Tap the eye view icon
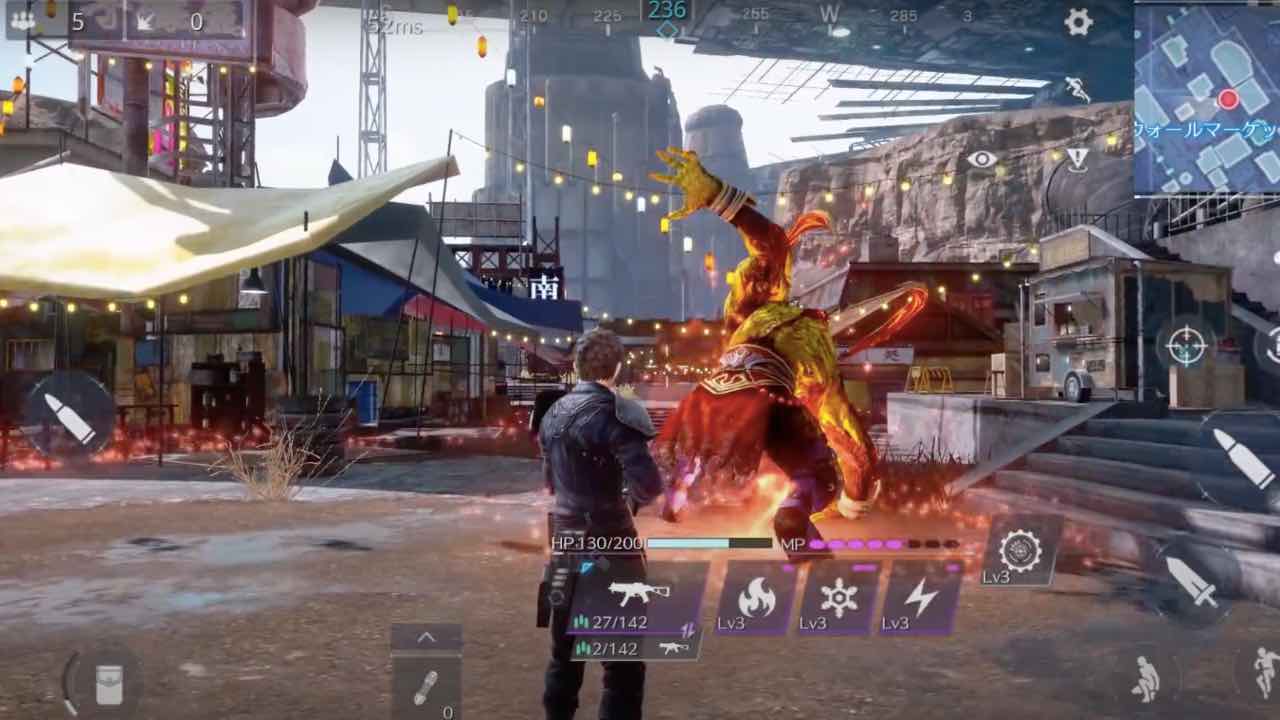 tap(982, 159)
